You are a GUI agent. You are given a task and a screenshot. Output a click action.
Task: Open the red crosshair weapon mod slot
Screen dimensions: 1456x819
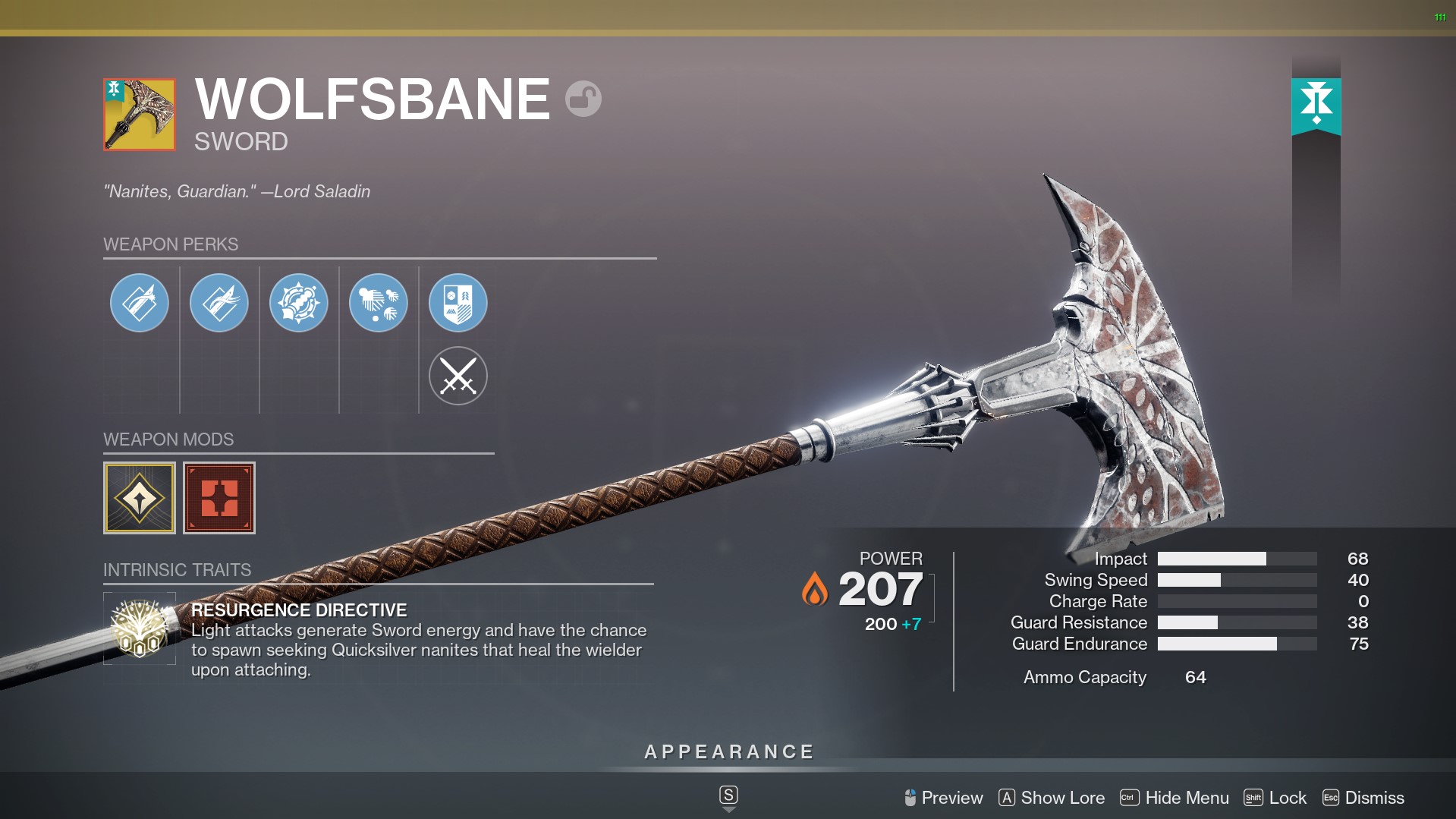(x=219, y=498)
